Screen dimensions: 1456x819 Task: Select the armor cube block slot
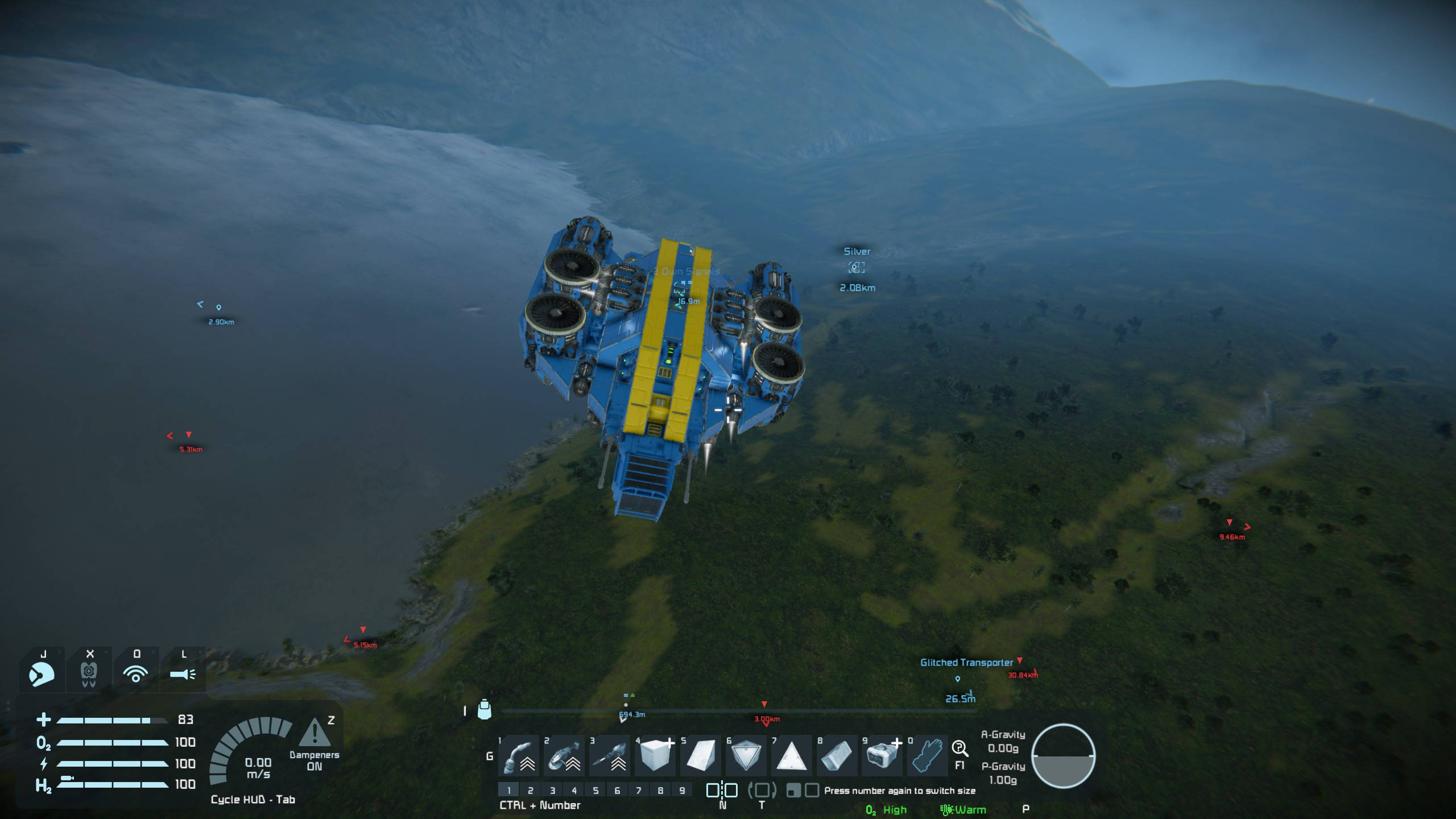655,756
